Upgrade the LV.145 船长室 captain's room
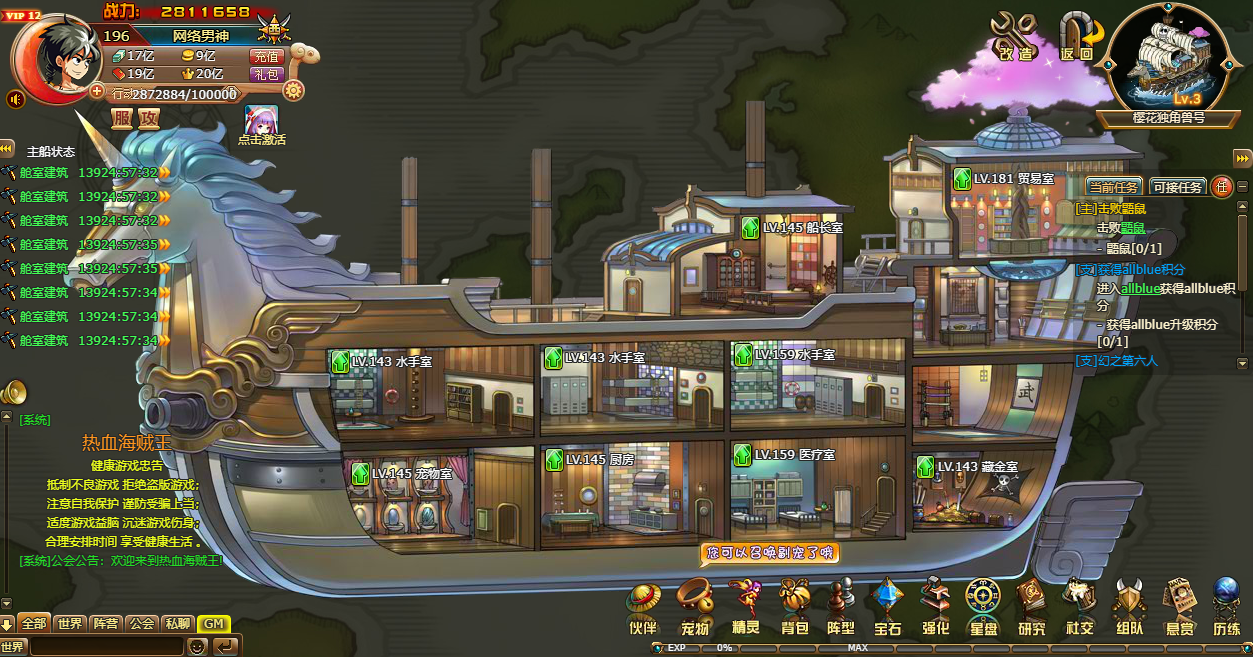Viewport: 1253px width, 657px height. coord(751,228)
